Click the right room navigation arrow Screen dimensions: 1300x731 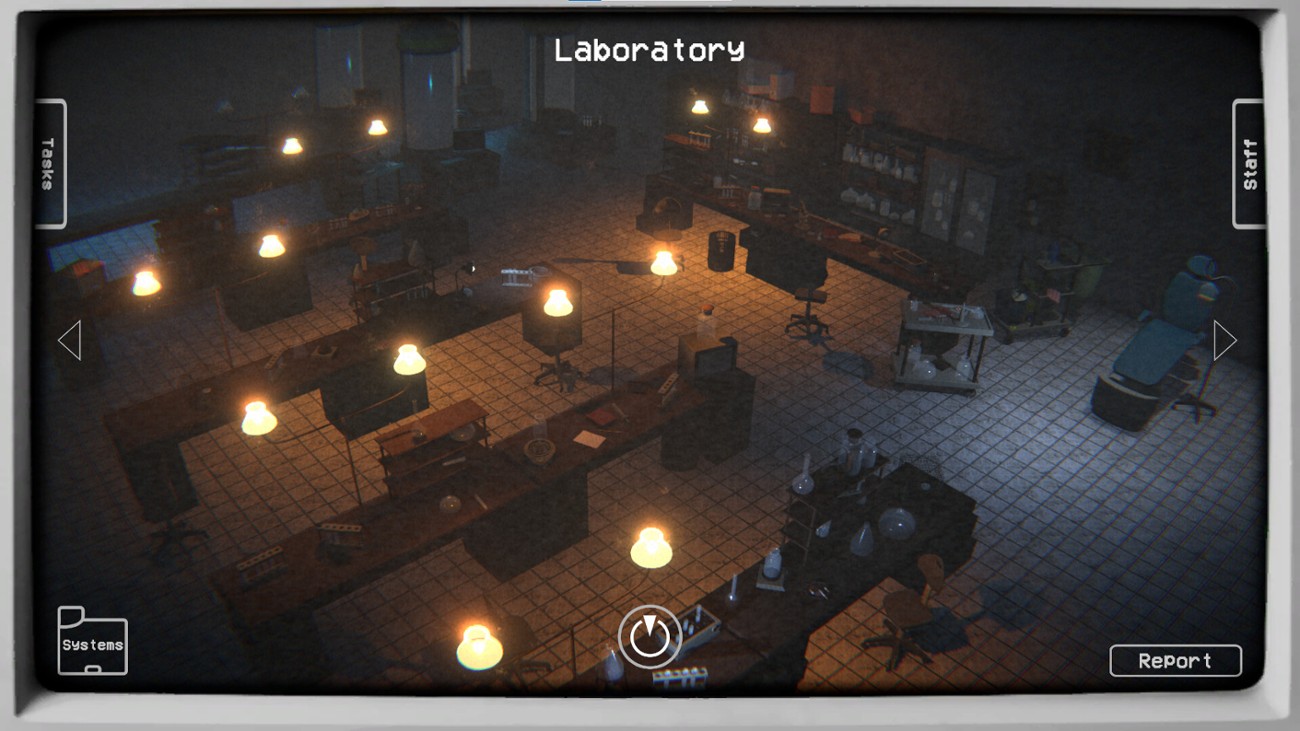point(1222,341)
